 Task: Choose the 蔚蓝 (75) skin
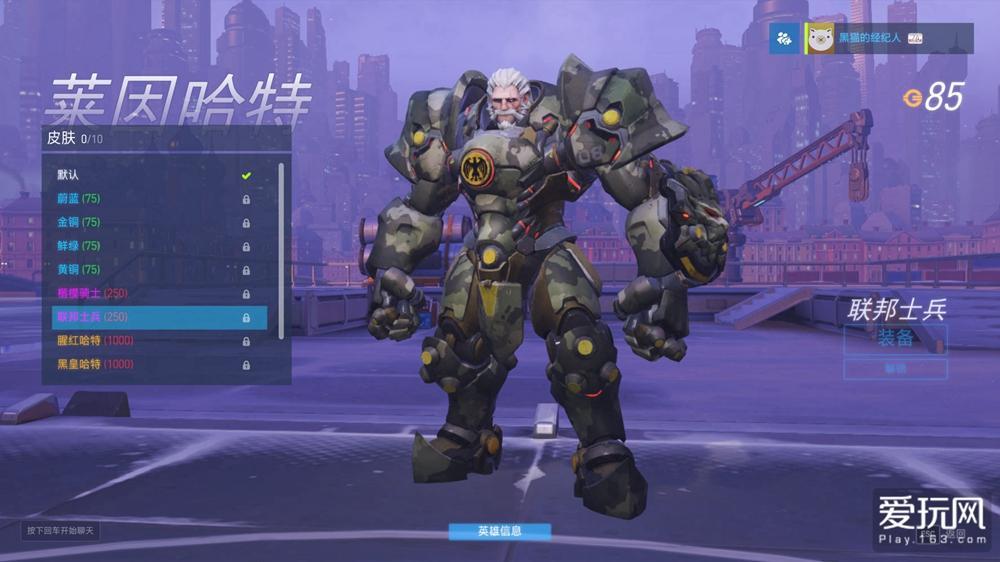click(155, 198)
